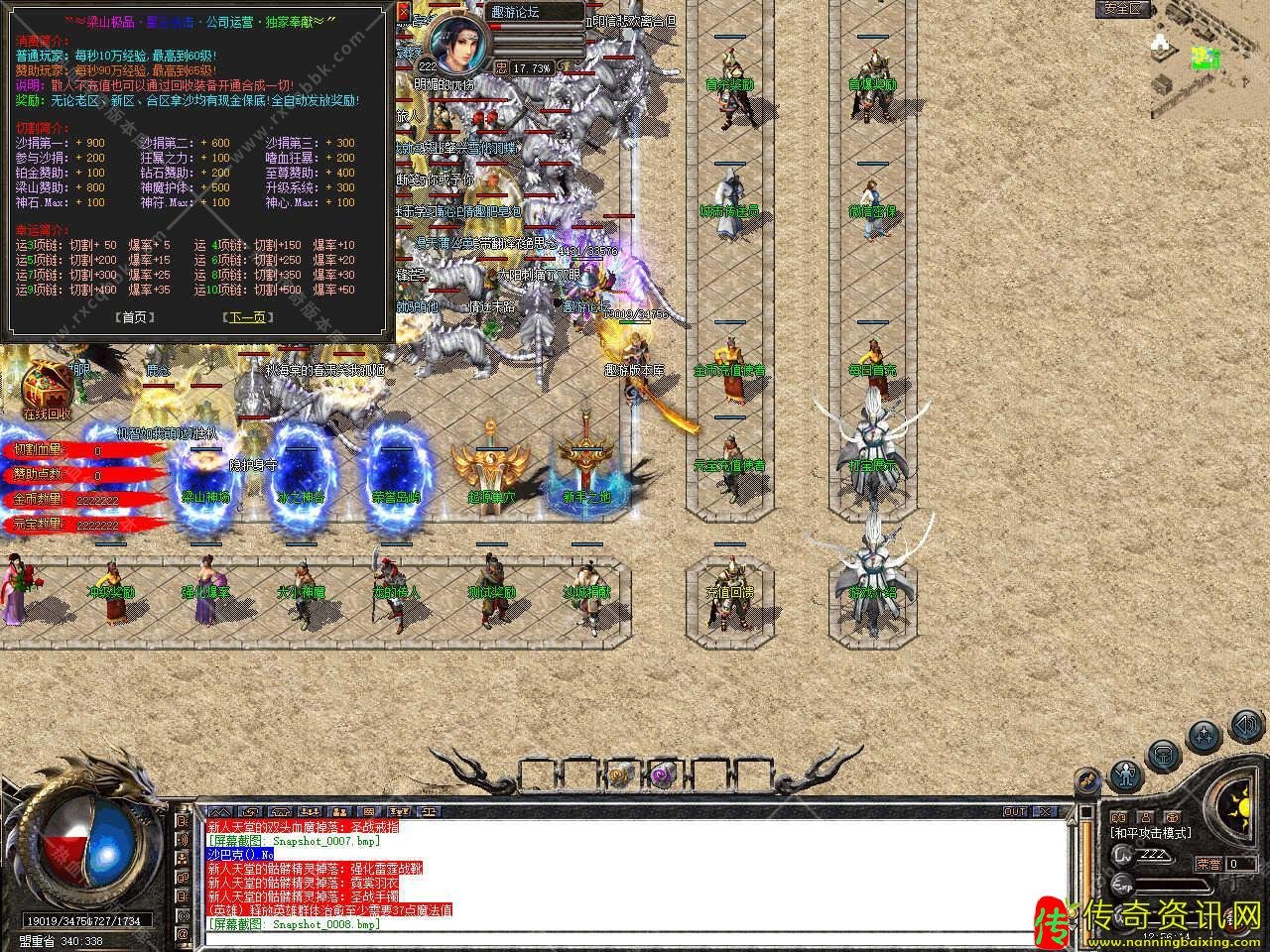Screen dimensions: 1270x952
Task: Click the round gold icon beside the character button
Action: 1088,779
